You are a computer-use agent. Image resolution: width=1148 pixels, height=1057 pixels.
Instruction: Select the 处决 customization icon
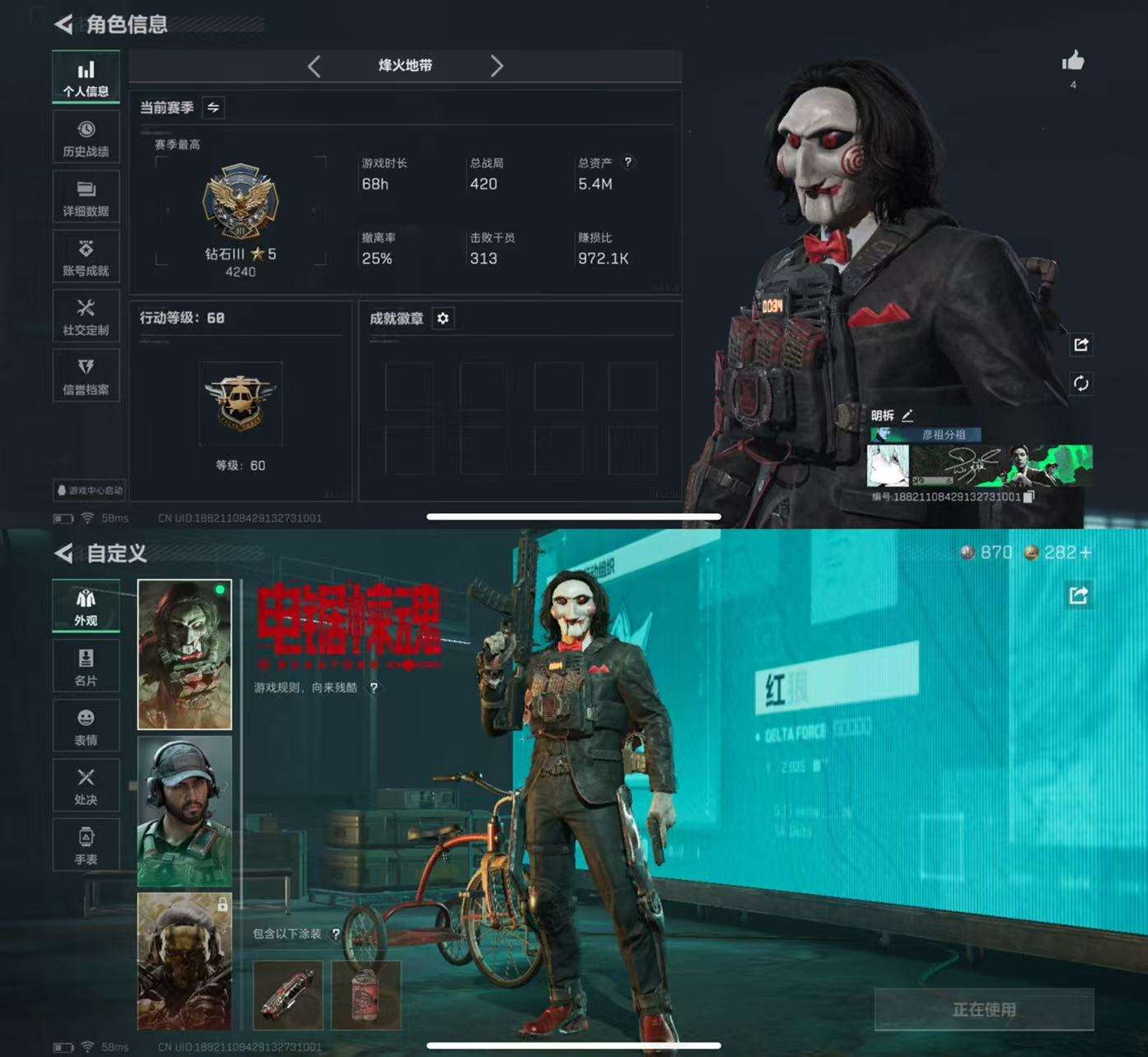[86, 785]
